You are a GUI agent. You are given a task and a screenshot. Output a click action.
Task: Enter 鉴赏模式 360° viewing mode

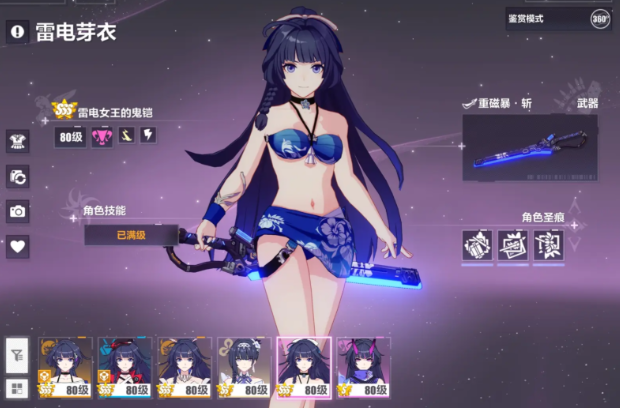[558, 18]
